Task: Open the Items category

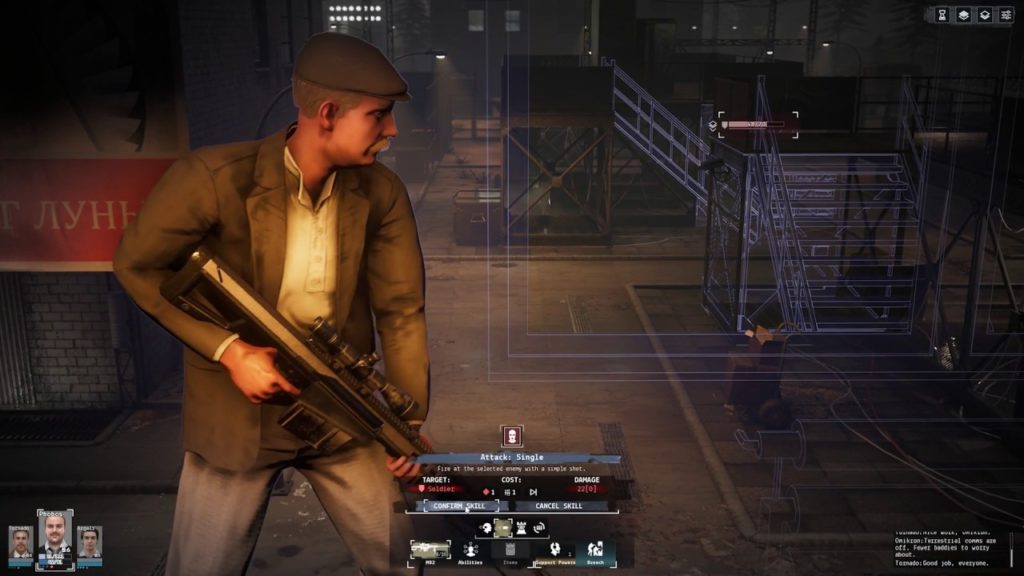Action: [511, 550]
